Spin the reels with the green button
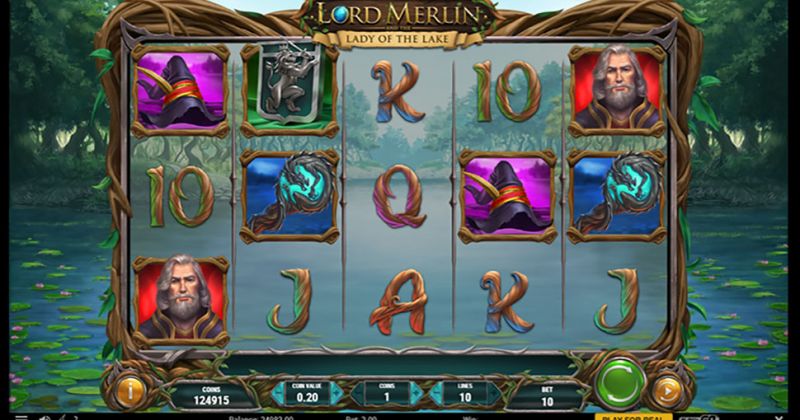Viewport: 800px width, 420px height. click(x=619, y=384)
